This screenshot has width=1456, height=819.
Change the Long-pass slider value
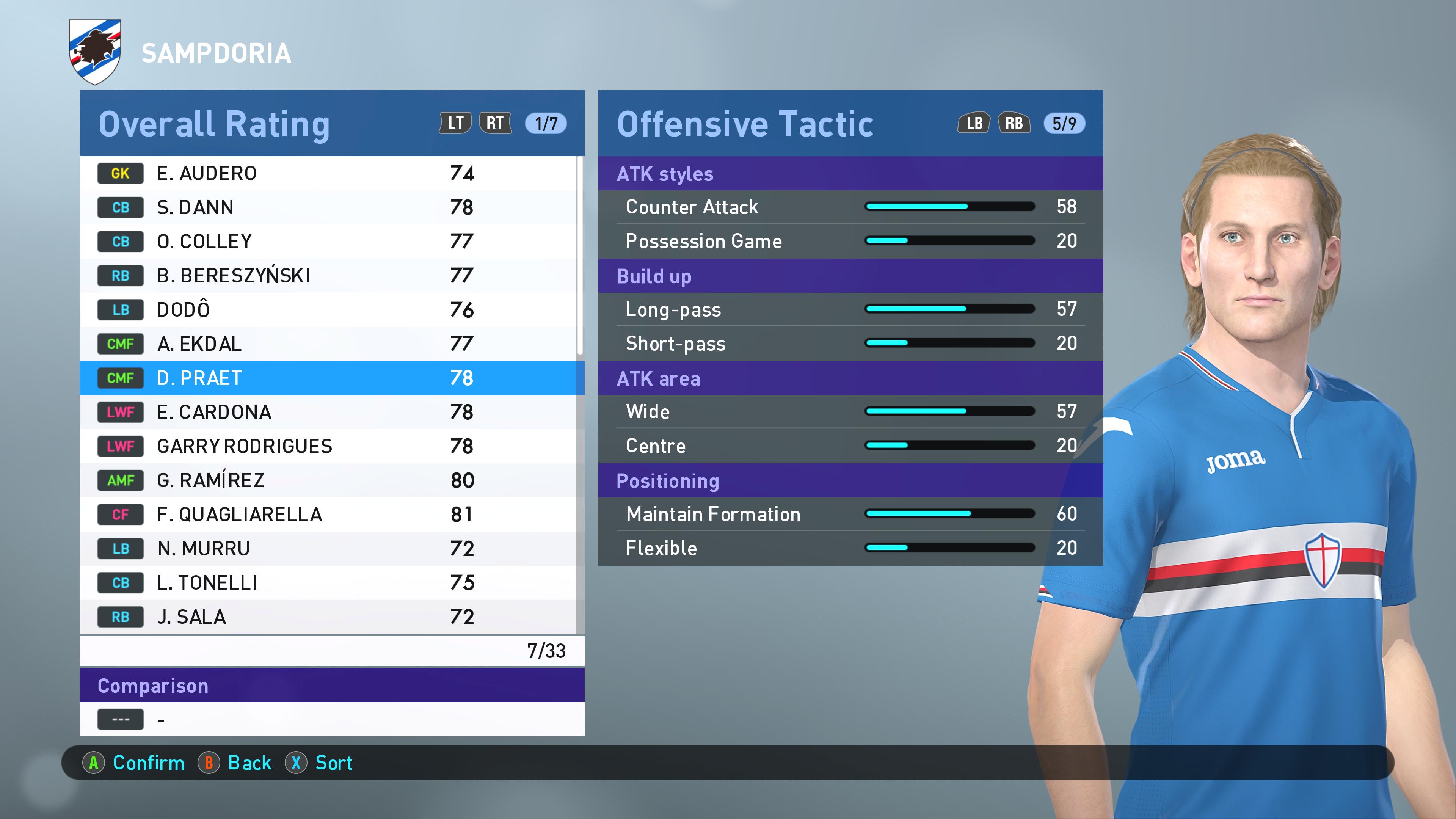pyautogui.click(x=949, y=309)
